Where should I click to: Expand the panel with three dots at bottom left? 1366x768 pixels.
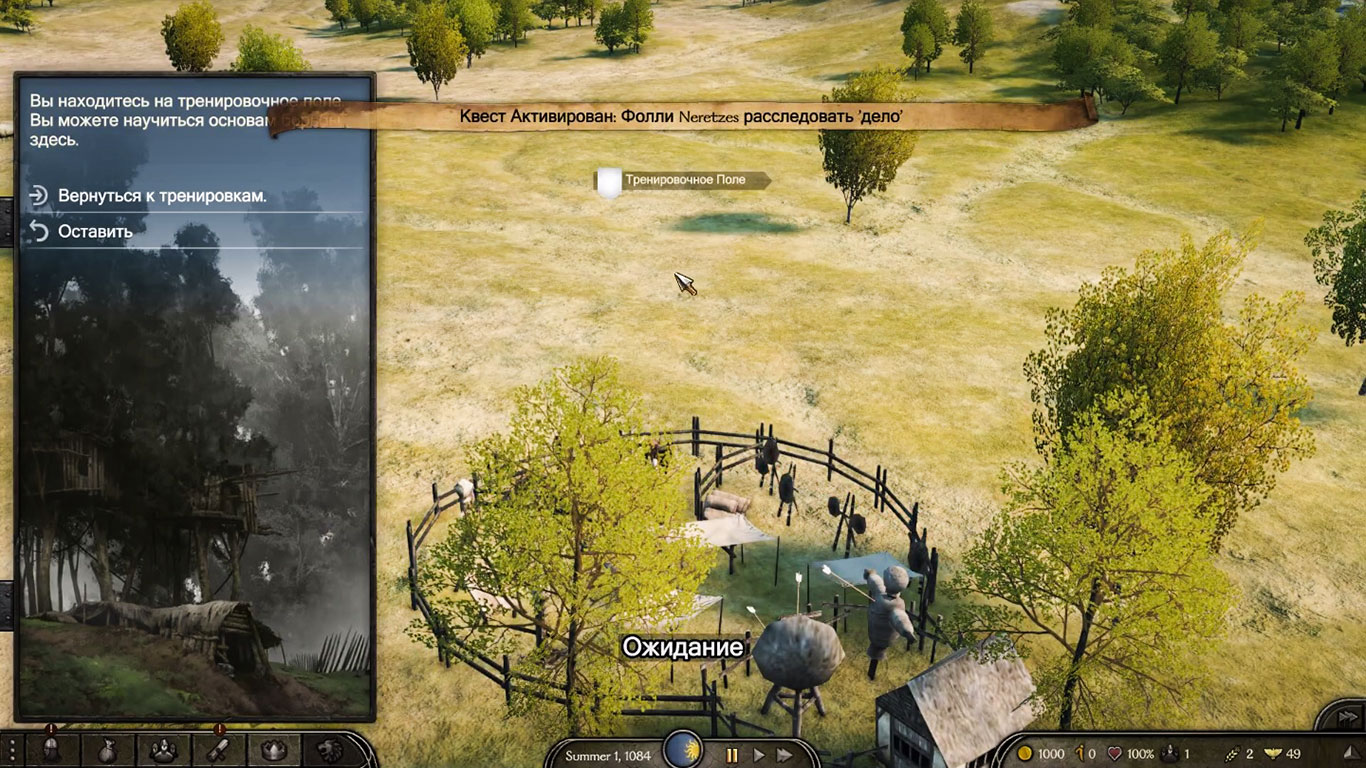tap(12, 752)
